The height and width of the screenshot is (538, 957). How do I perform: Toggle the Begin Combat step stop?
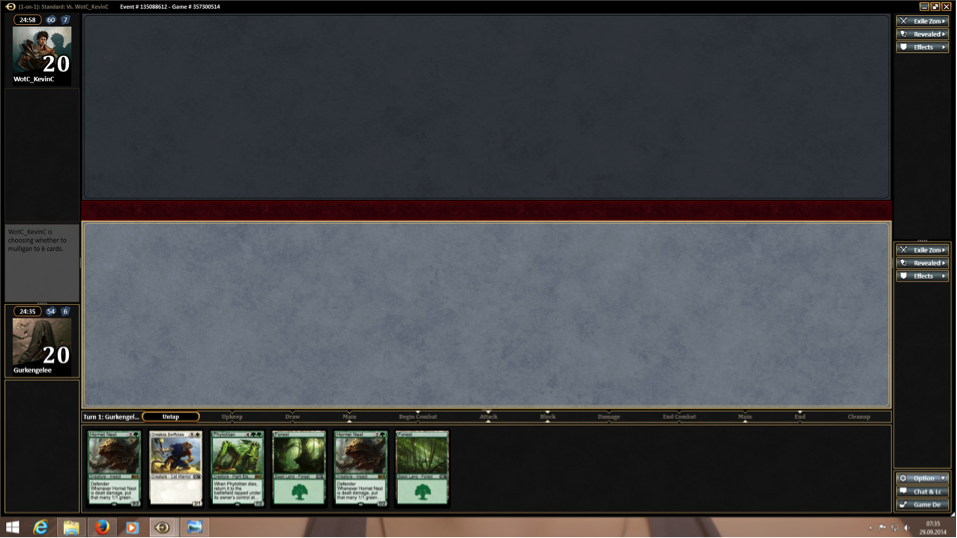418,417
